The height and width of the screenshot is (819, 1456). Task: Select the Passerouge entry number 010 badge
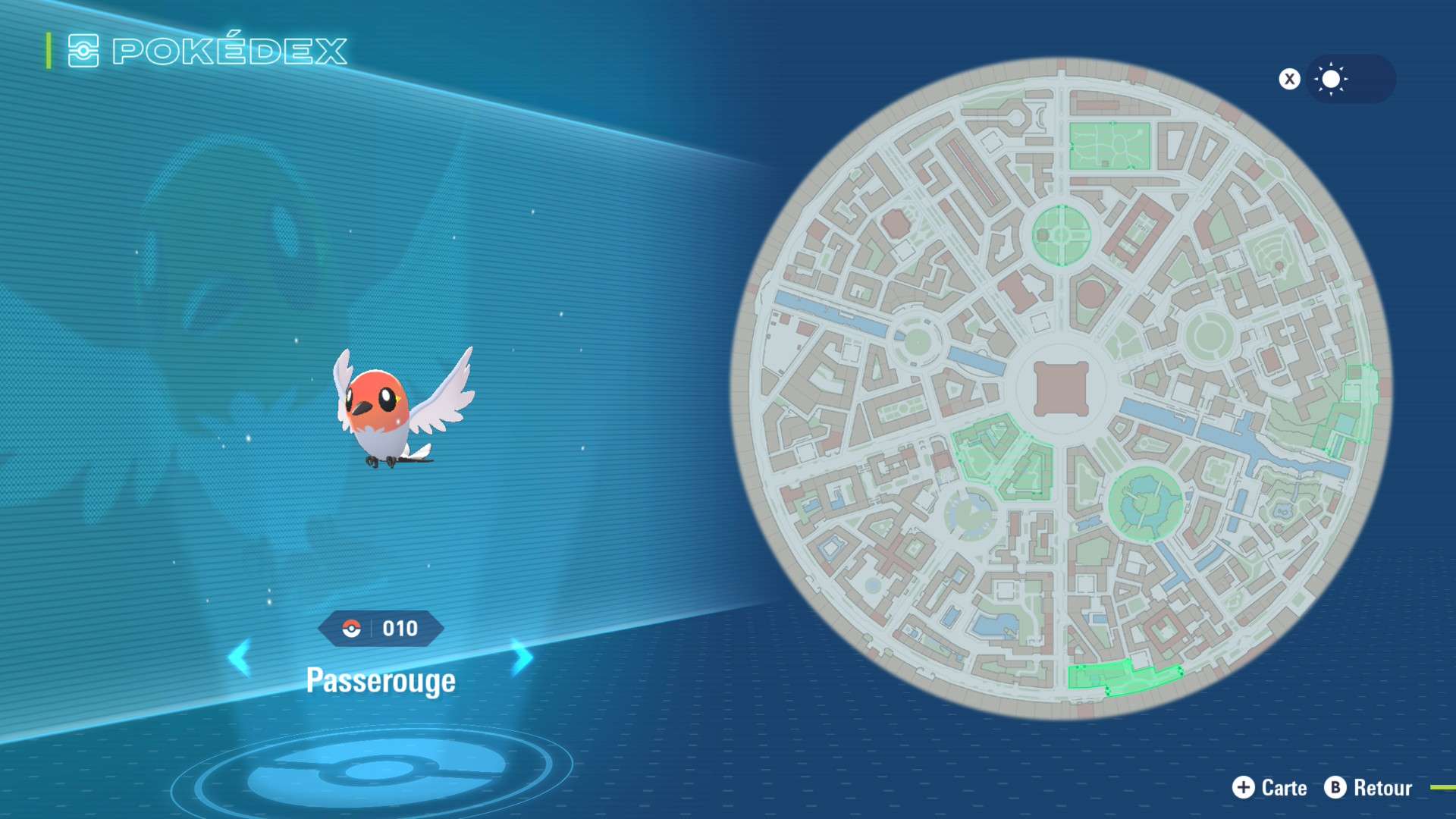click(381, 629)
